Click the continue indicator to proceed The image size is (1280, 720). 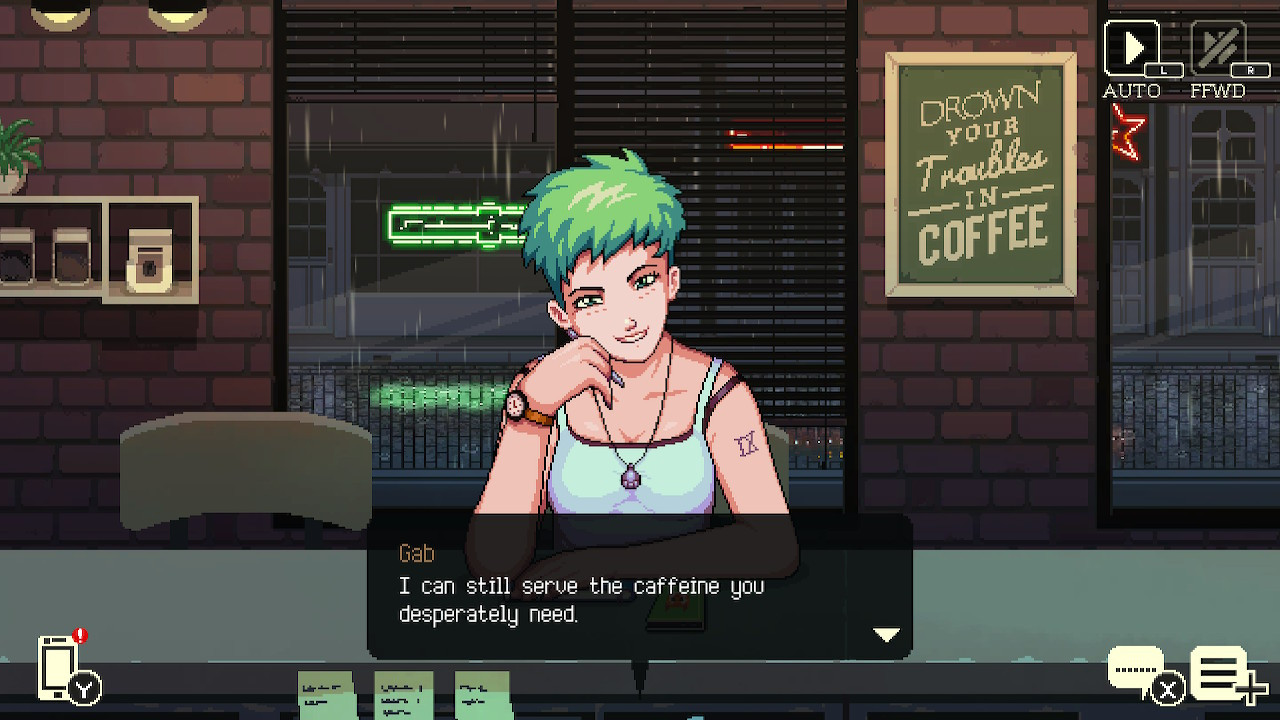(884, 633)
